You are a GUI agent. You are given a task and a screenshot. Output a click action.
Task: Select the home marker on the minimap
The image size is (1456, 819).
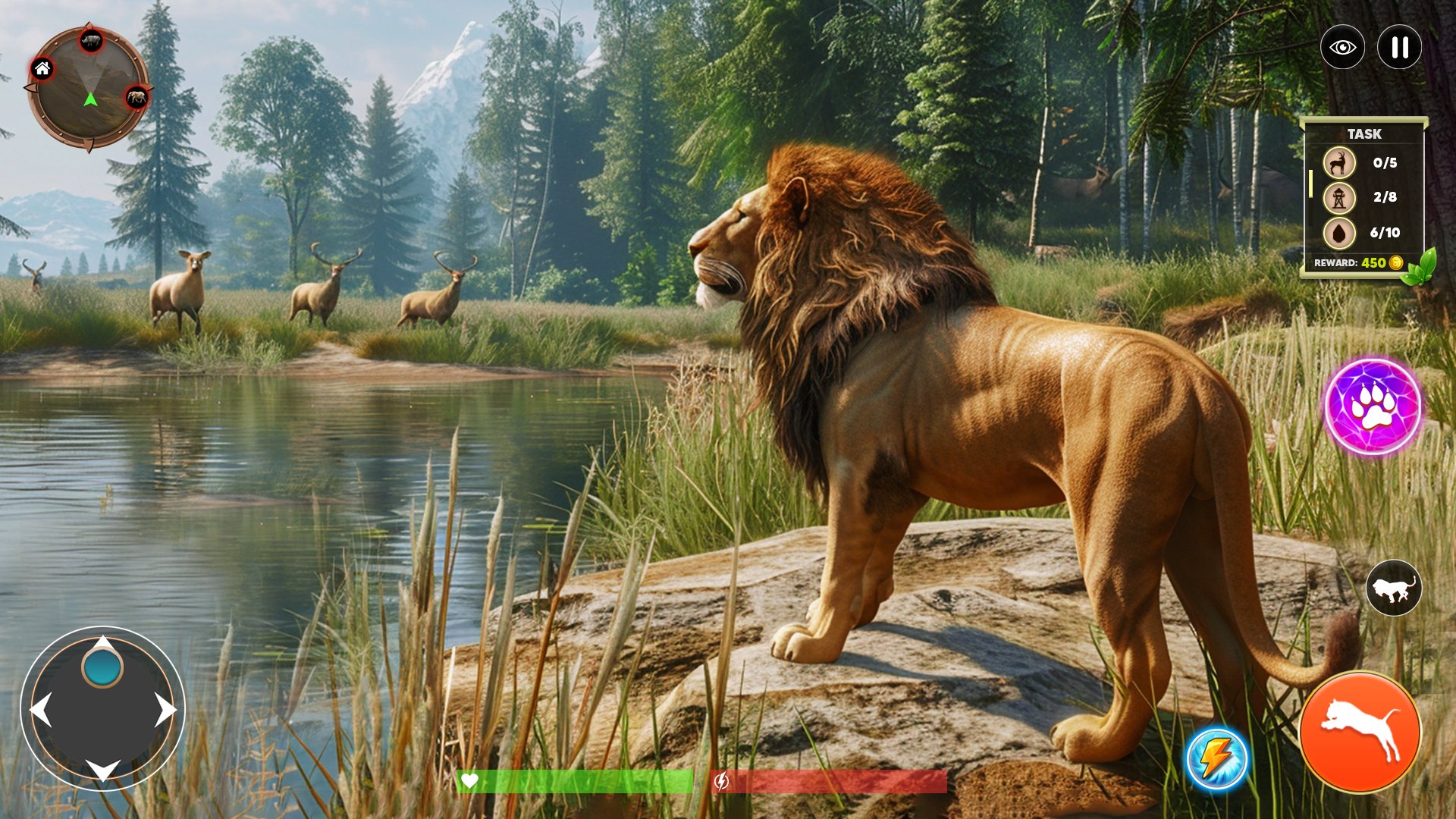pos(42,70)
